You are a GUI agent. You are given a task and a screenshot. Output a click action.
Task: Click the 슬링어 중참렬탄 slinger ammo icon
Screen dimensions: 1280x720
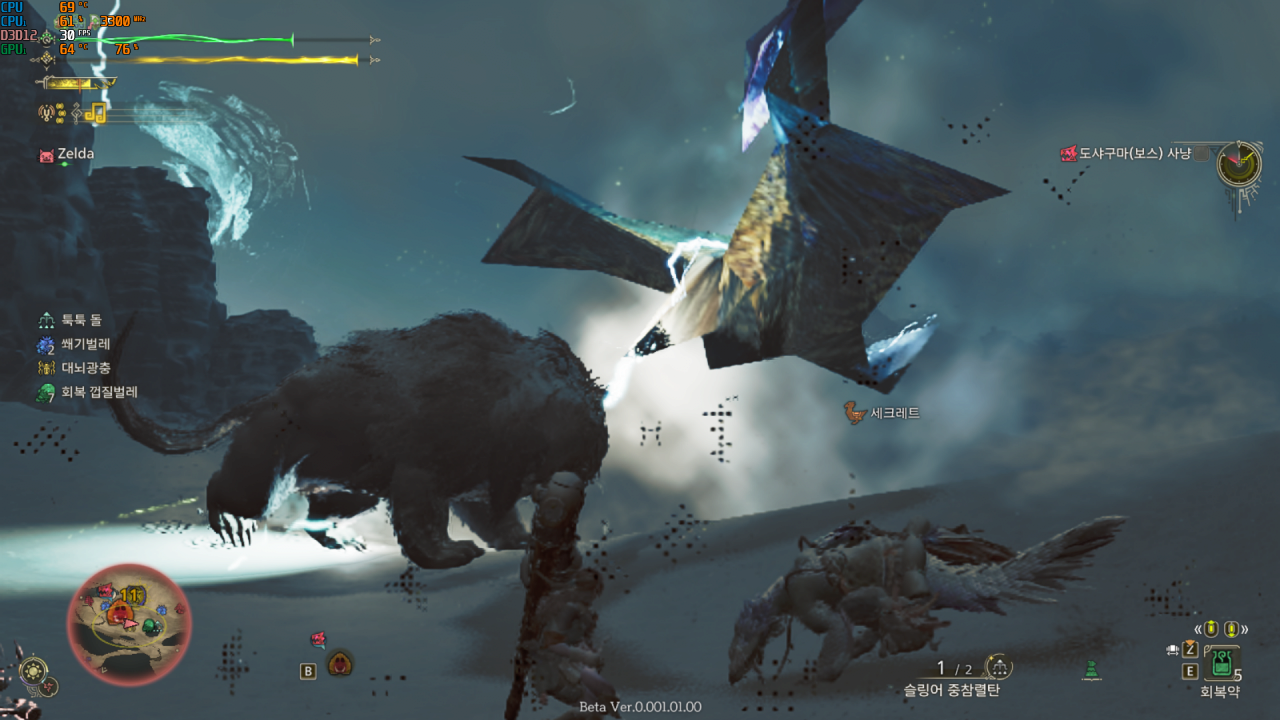tap(998, 667)
